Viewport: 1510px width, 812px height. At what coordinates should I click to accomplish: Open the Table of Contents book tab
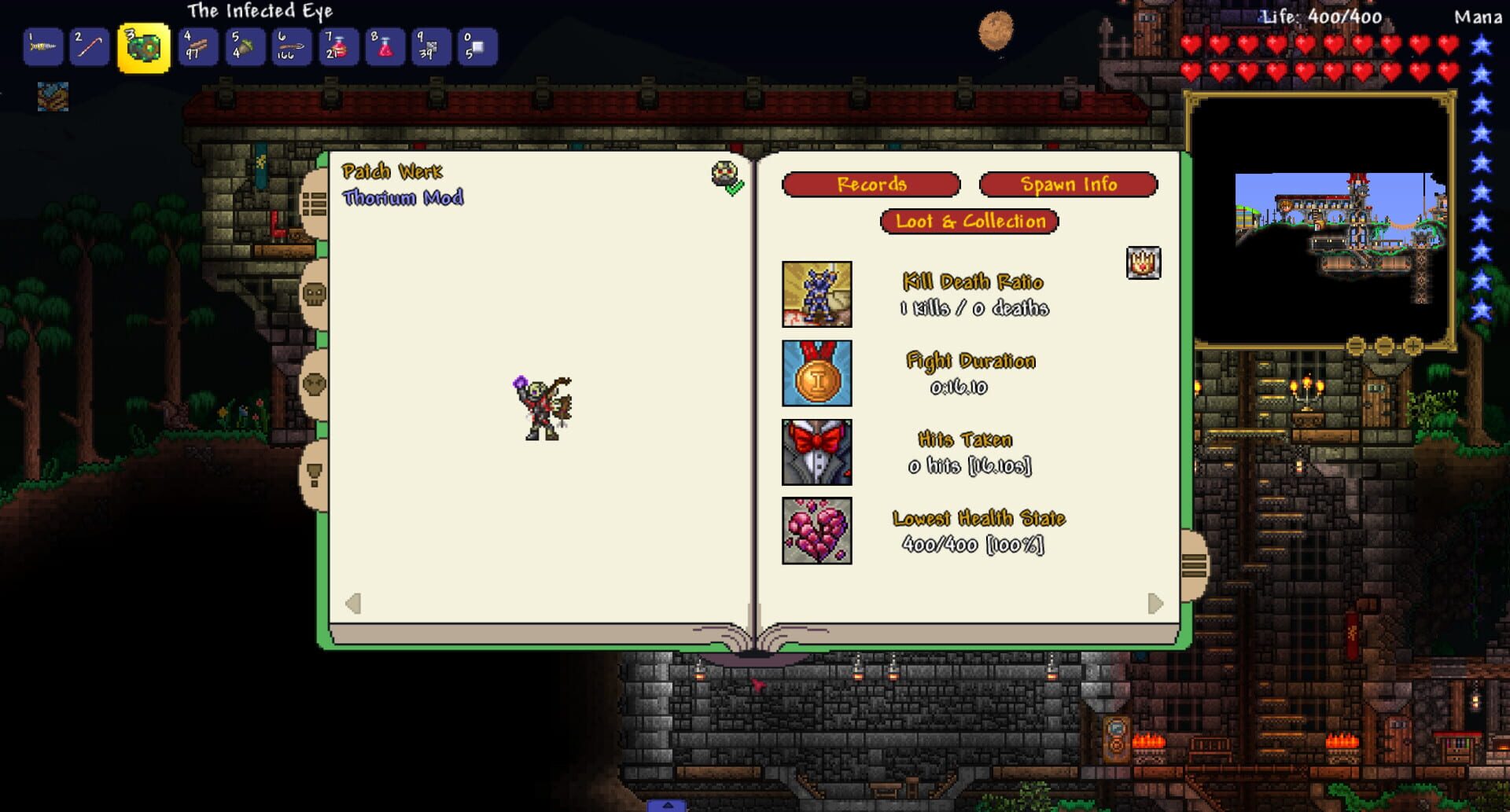pos(315,202)
